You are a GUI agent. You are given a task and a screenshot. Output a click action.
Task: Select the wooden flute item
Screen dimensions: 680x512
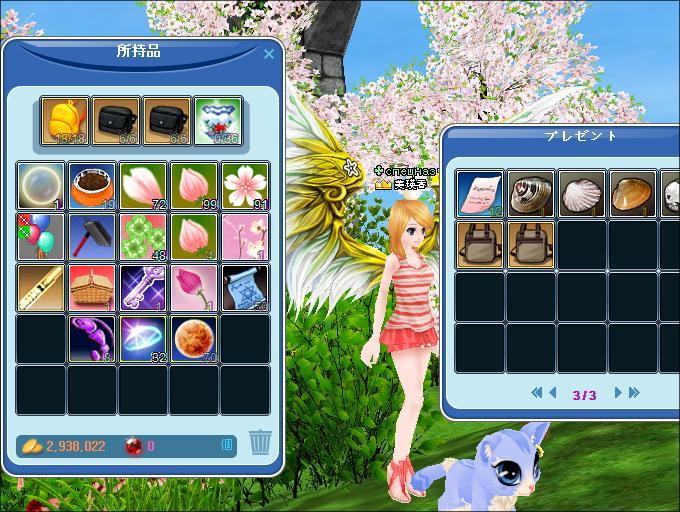point(42,287)
